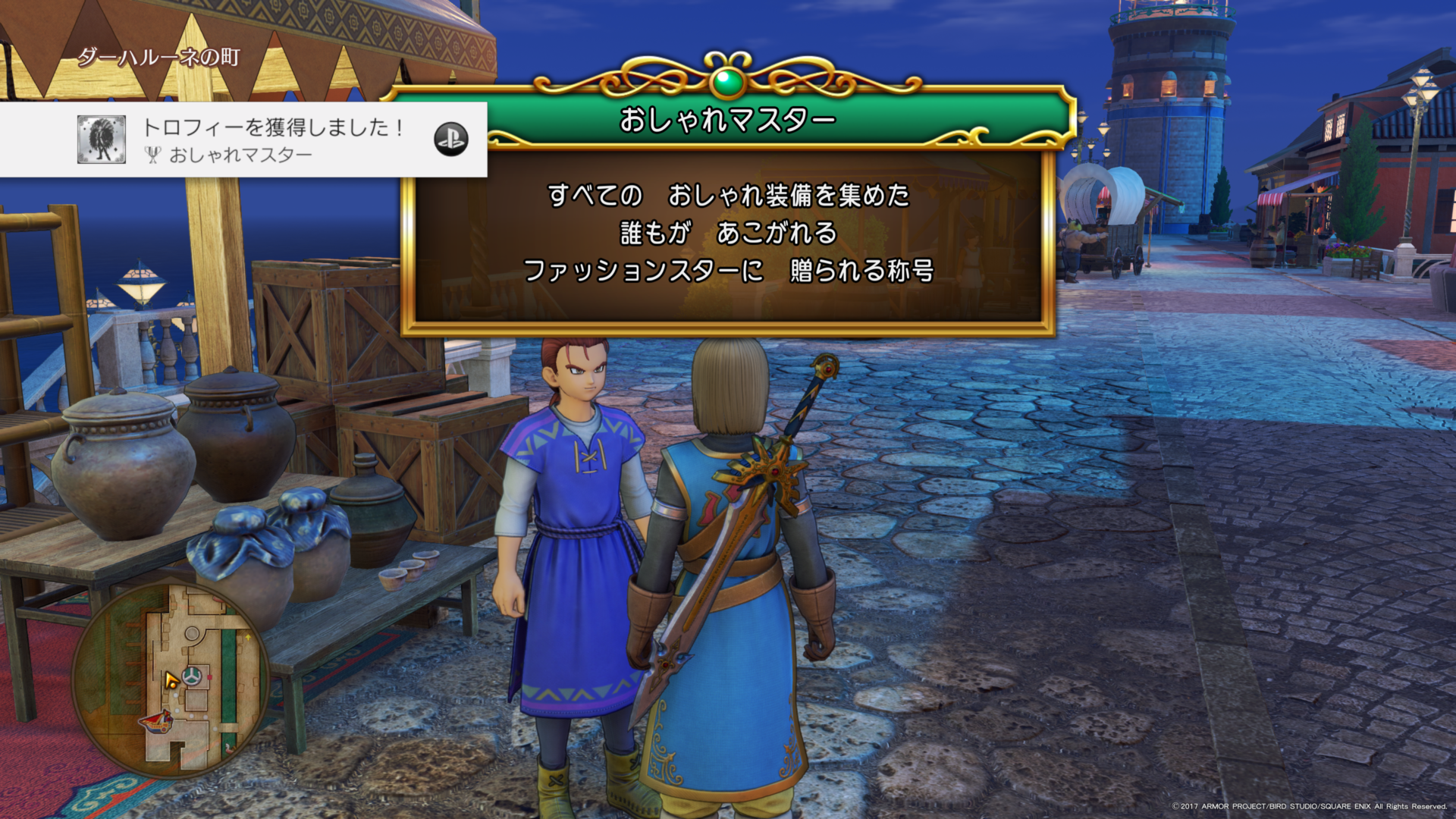Select the trophy thumbnail image
The width and height of the screenshot is (1456, 819).
[x=102, y=140]
